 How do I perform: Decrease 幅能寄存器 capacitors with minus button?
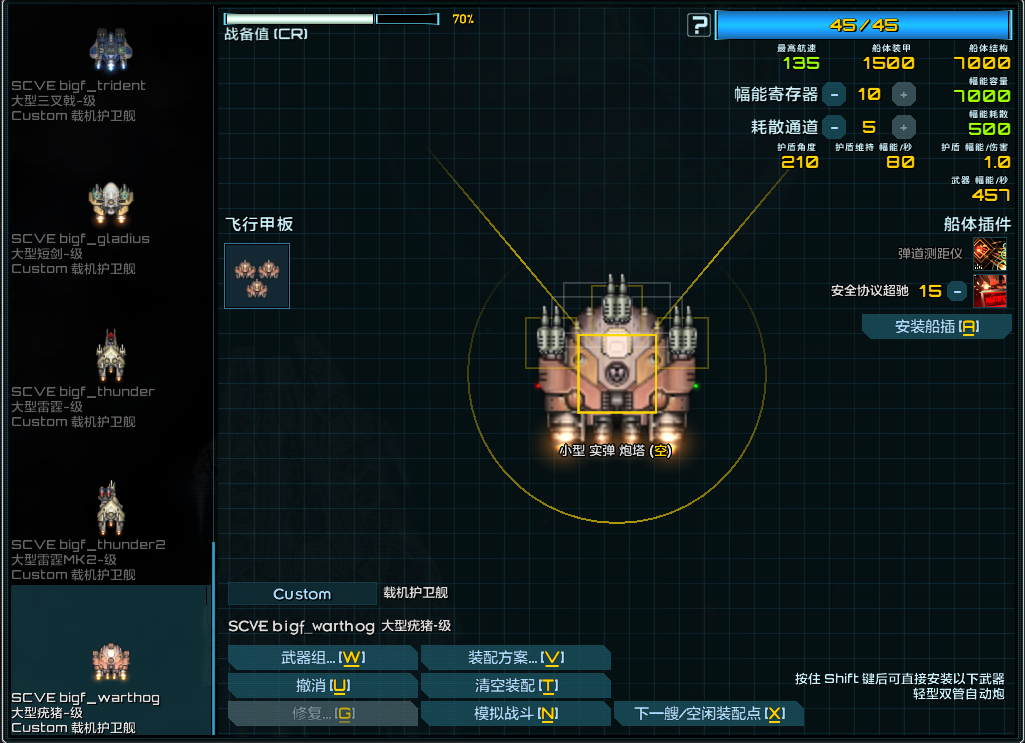point(834,95)
